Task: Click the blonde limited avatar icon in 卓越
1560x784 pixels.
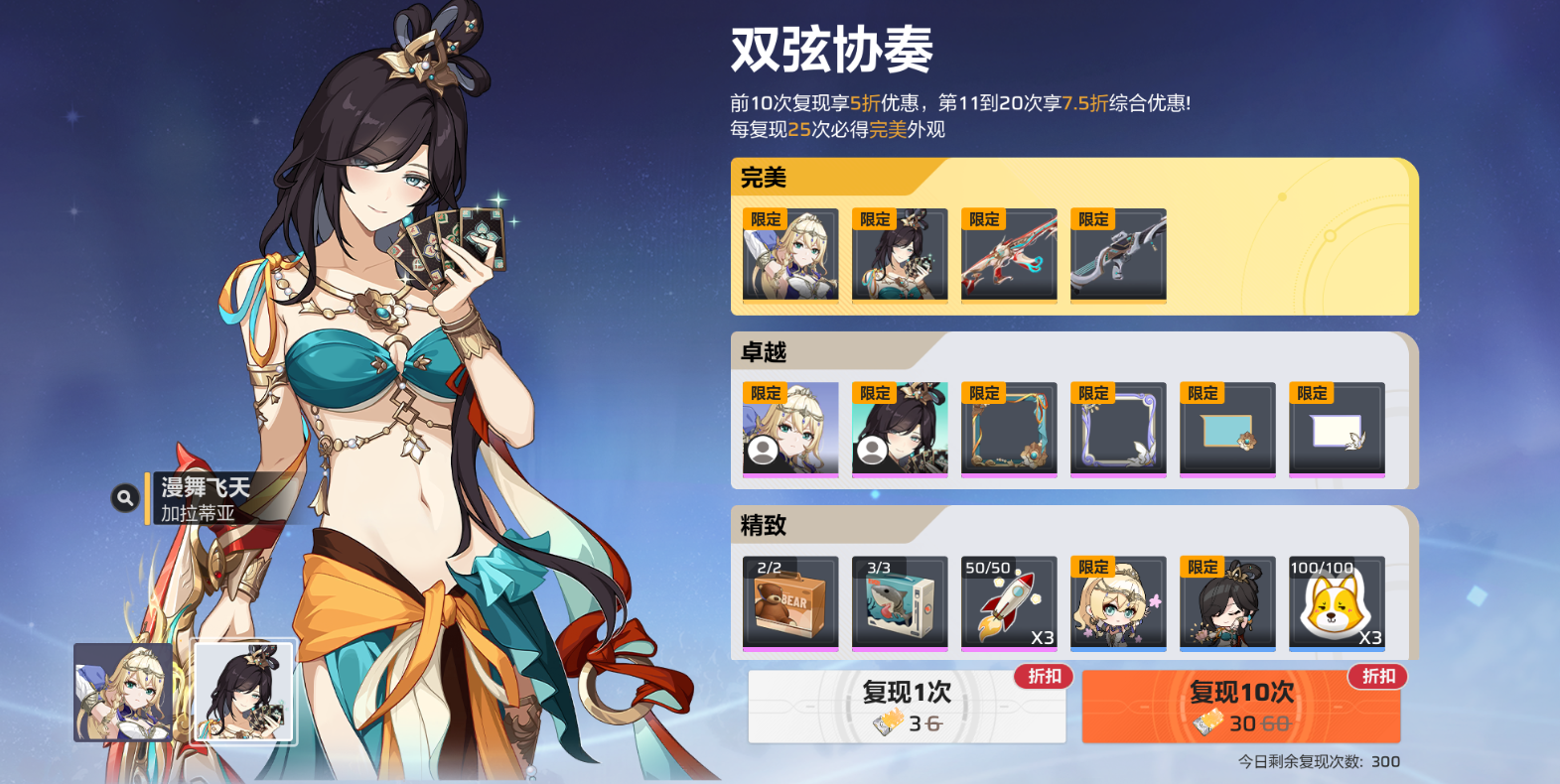Action: 789,430
